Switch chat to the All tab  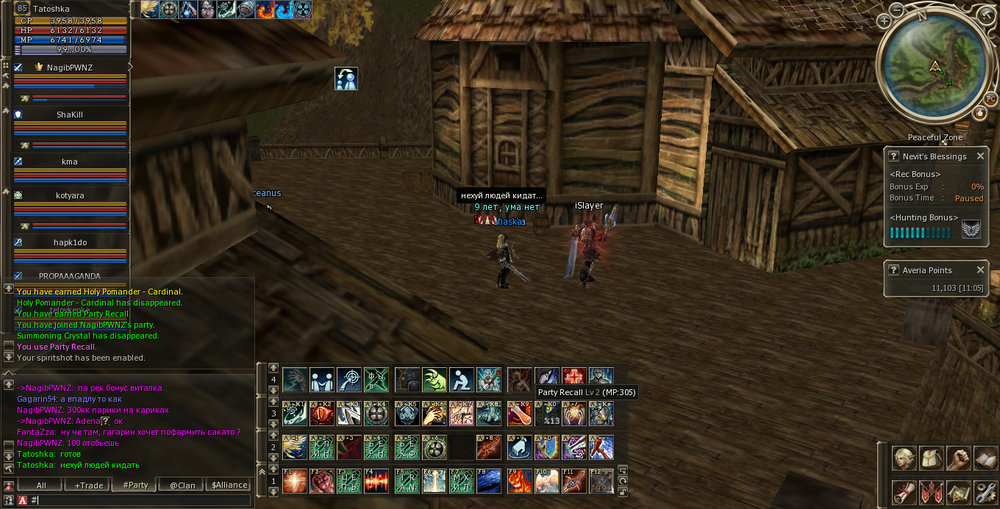41,485
